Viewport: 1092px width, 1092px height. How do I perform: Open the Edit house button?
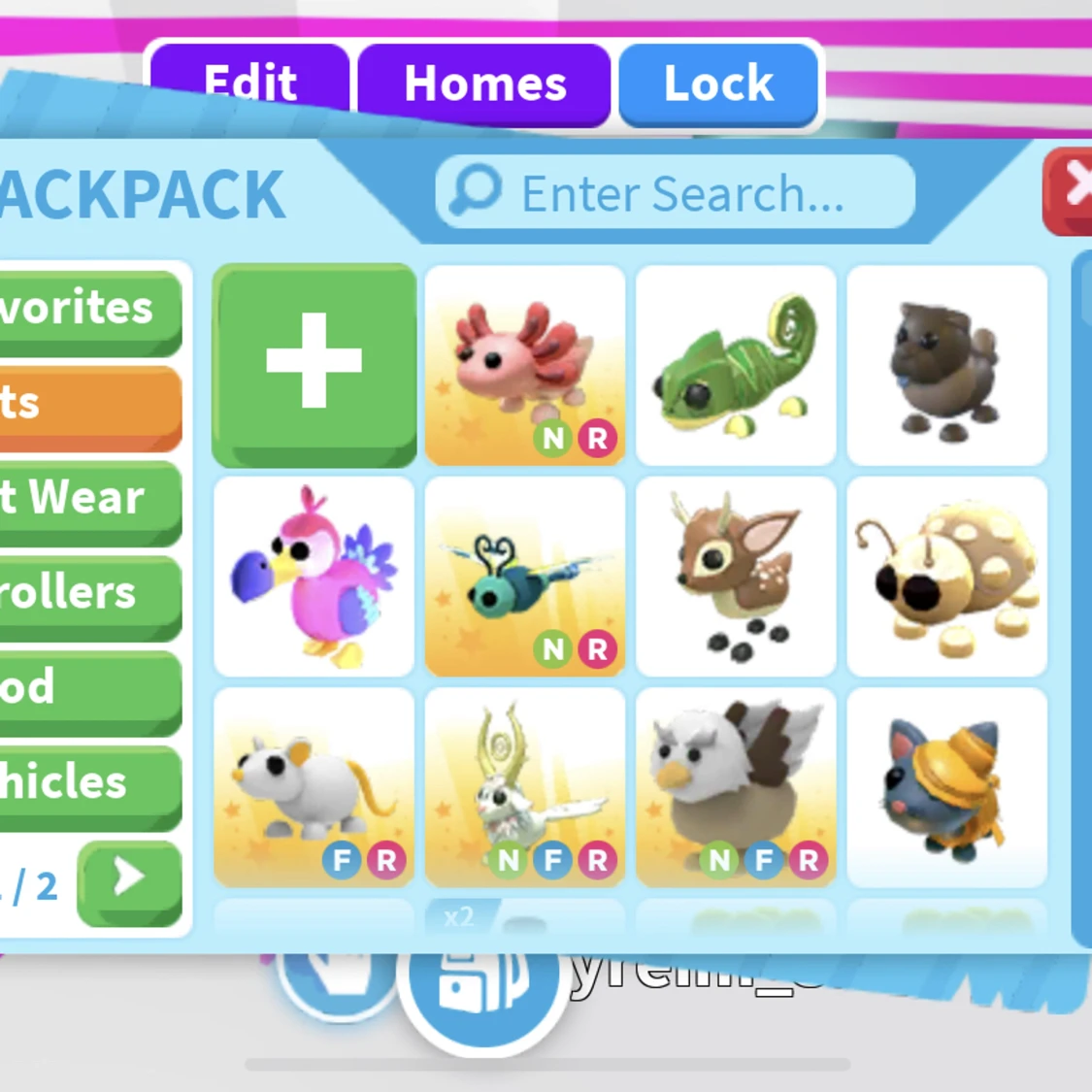click(x=249, y=84)
